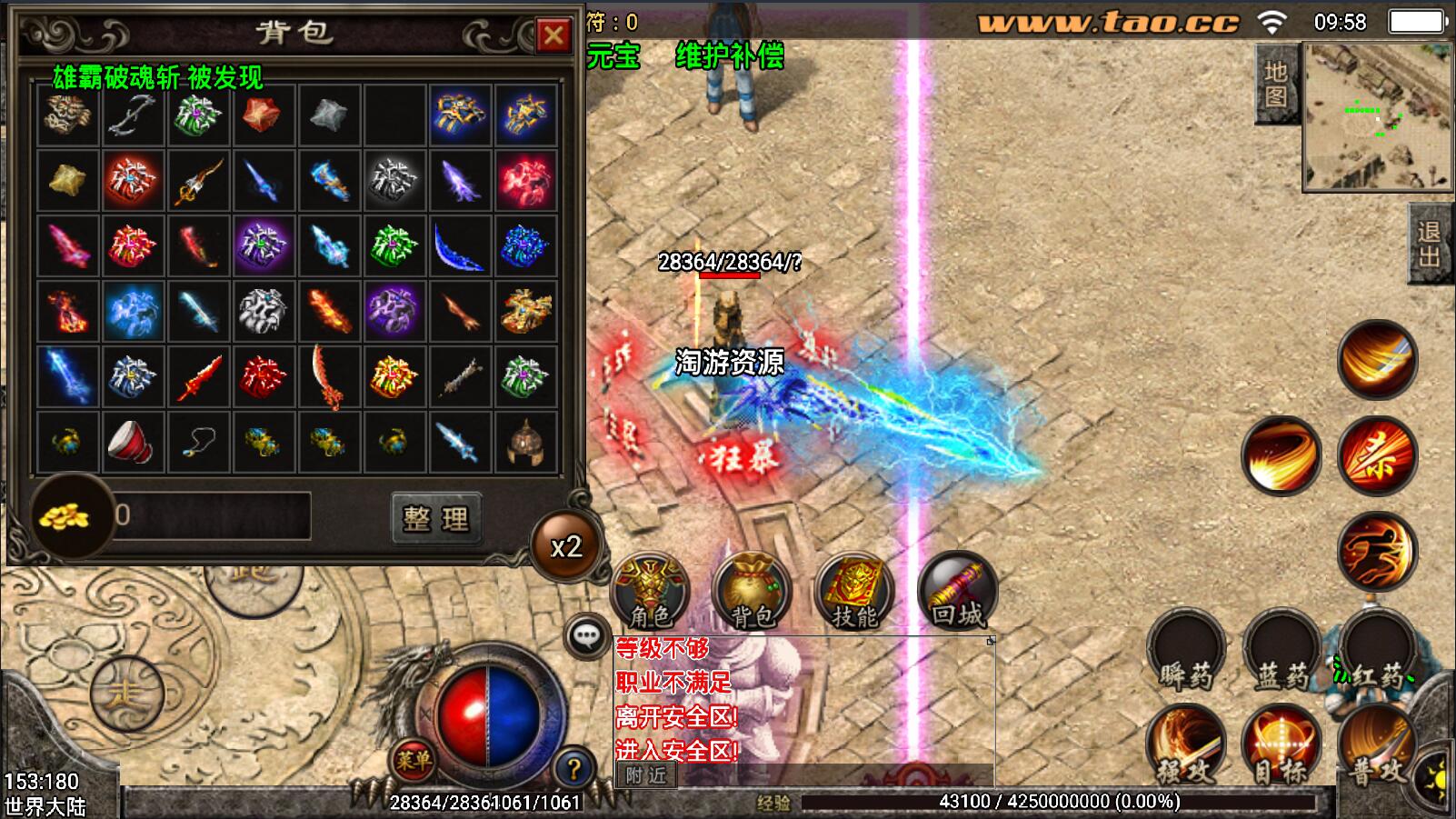
Task: Open the 技能 skills book
Action: (x=854, y=591)
